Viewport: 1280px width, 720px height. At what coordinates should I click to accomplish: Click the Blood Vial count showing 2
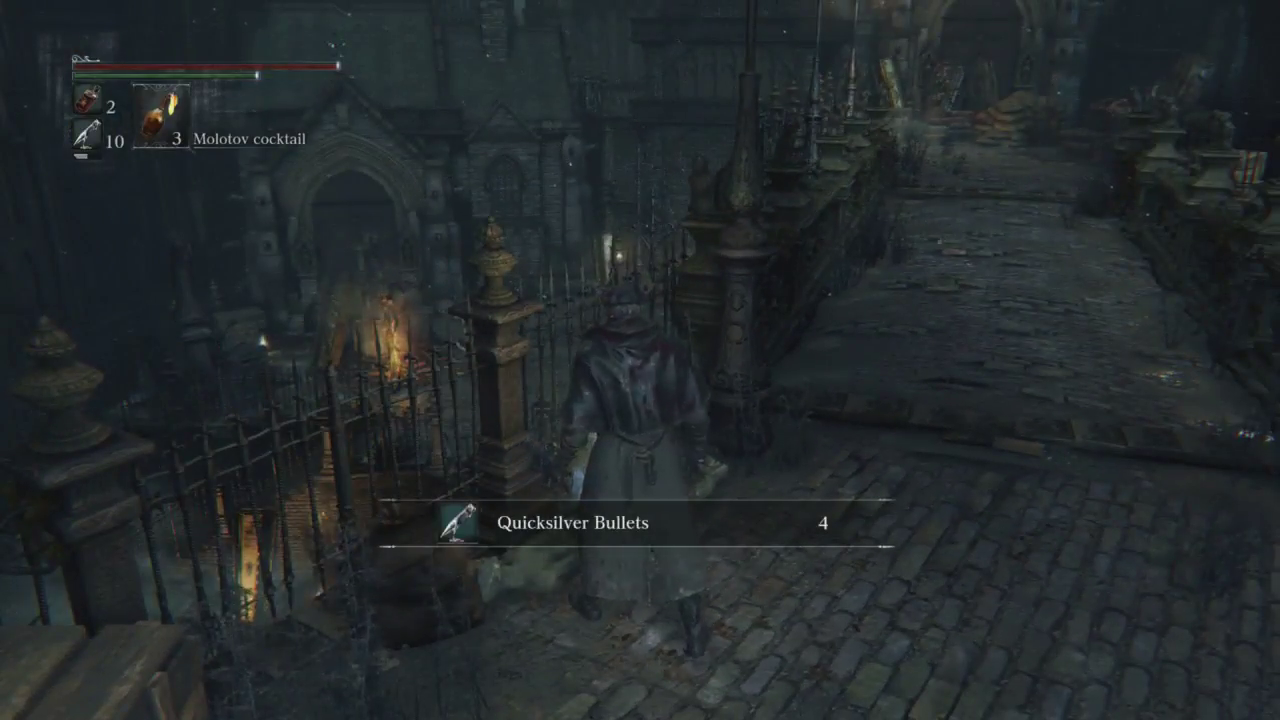click(110, 107)
